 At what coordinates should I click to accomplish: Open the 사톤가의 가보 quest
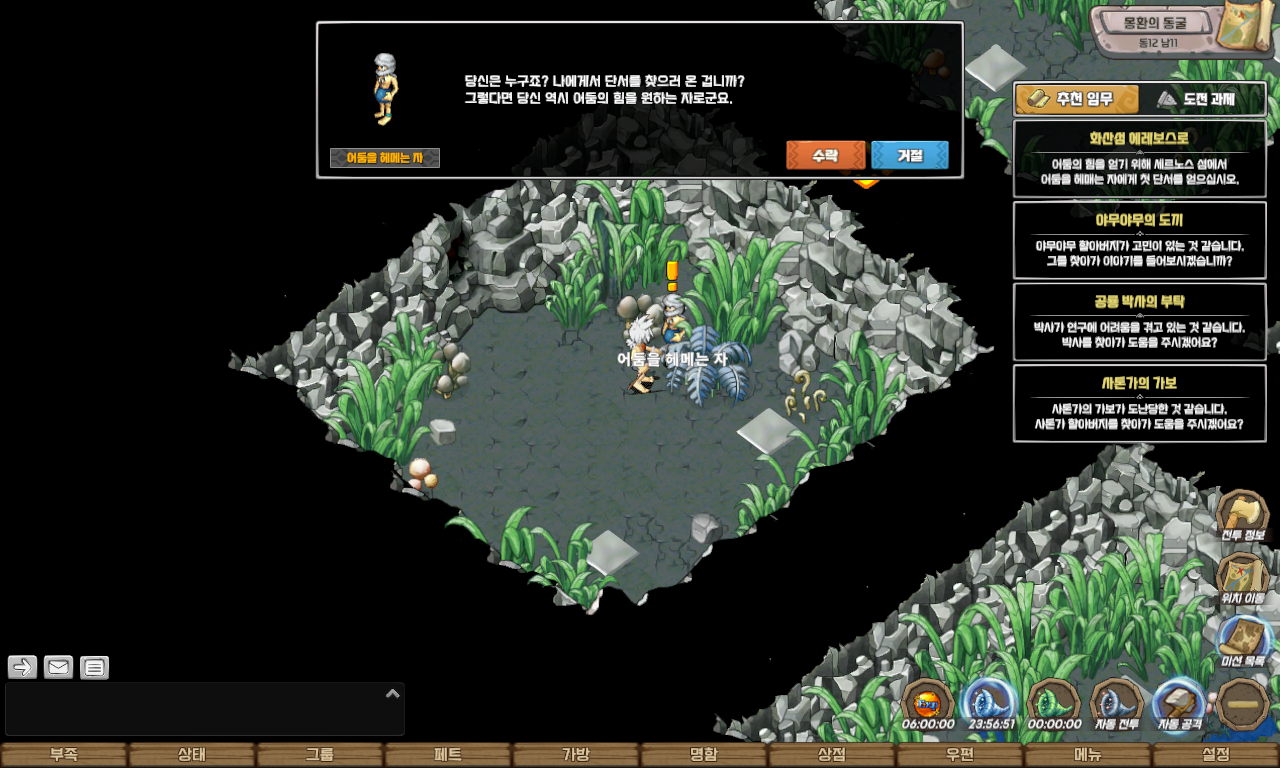[1139, 403]
